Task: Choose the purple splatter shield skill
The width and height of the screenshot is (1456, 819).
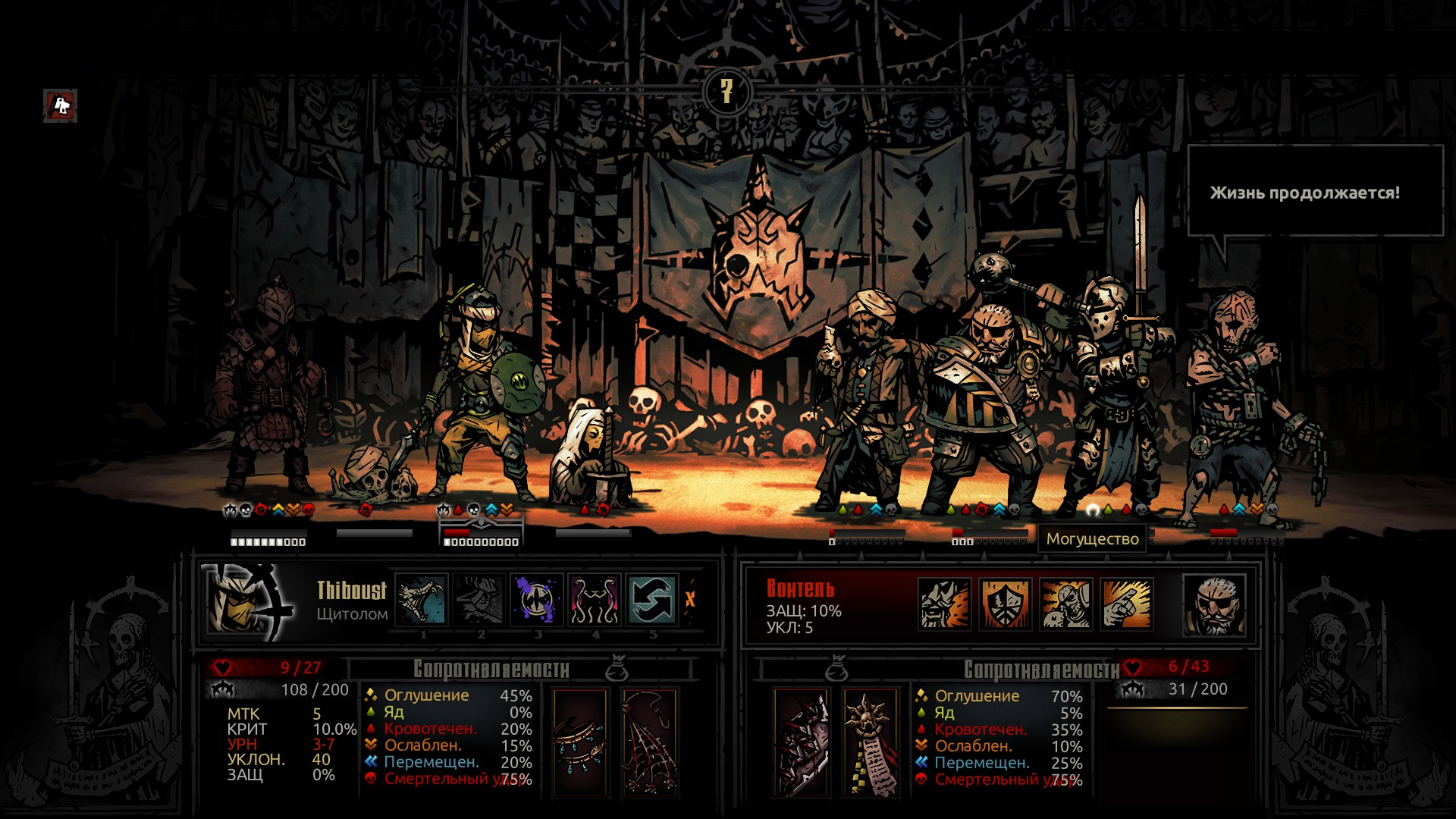Action: coord(537,600)
